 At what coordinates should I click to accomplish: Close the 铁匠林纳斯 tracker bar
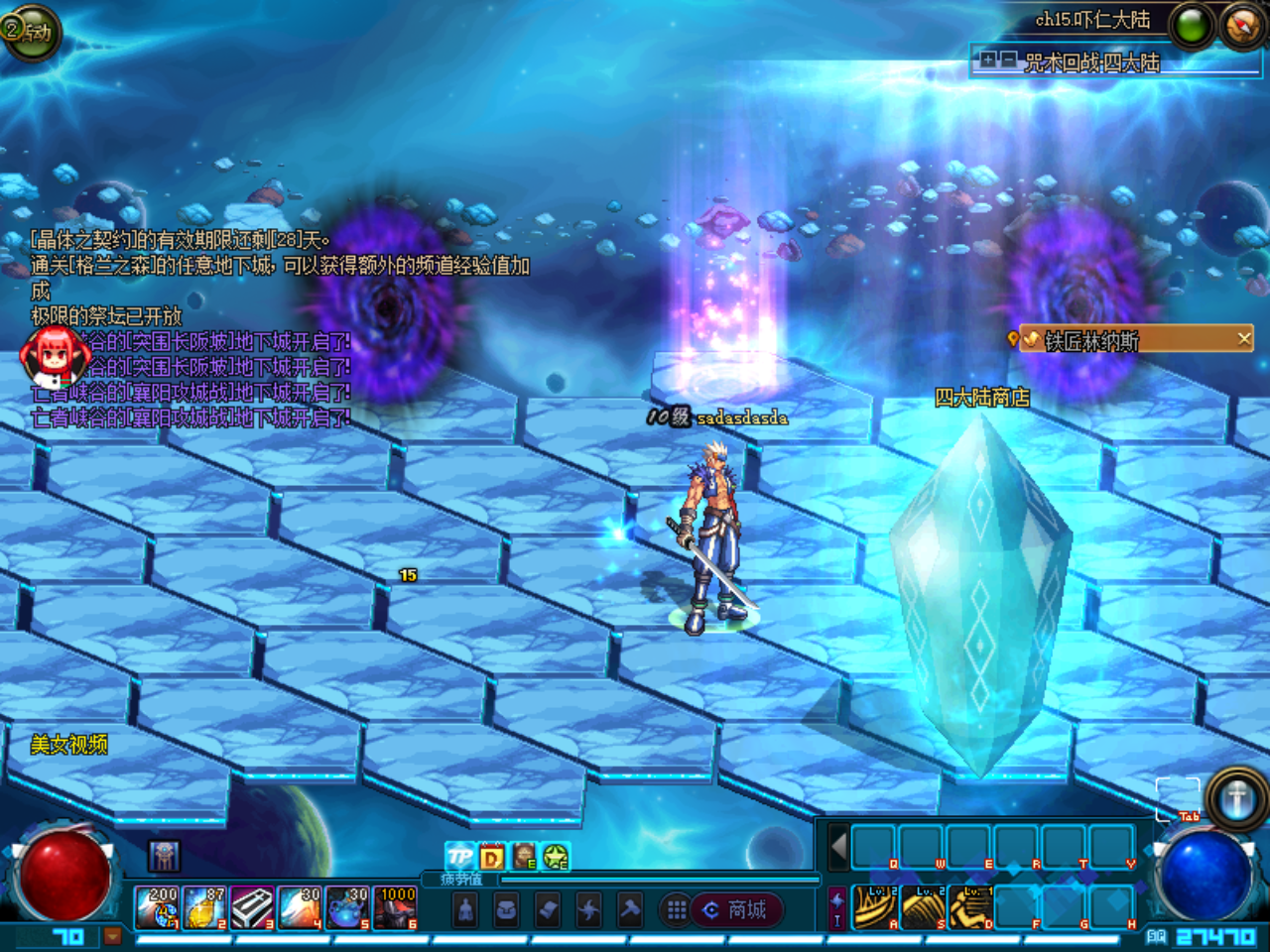[x=1244, y=339]
